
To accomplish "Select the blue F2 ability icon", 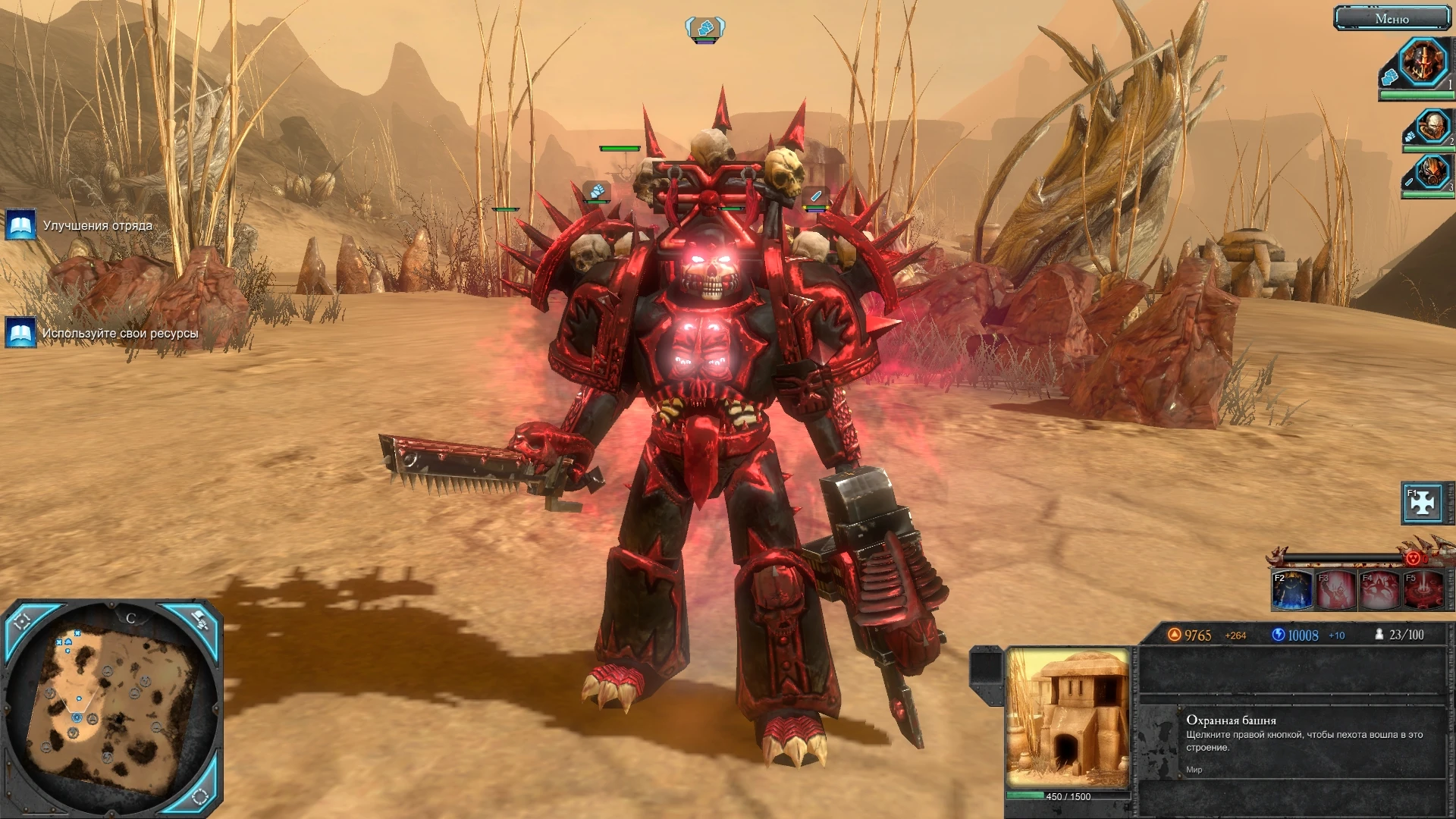I will tap(1291, 591).
